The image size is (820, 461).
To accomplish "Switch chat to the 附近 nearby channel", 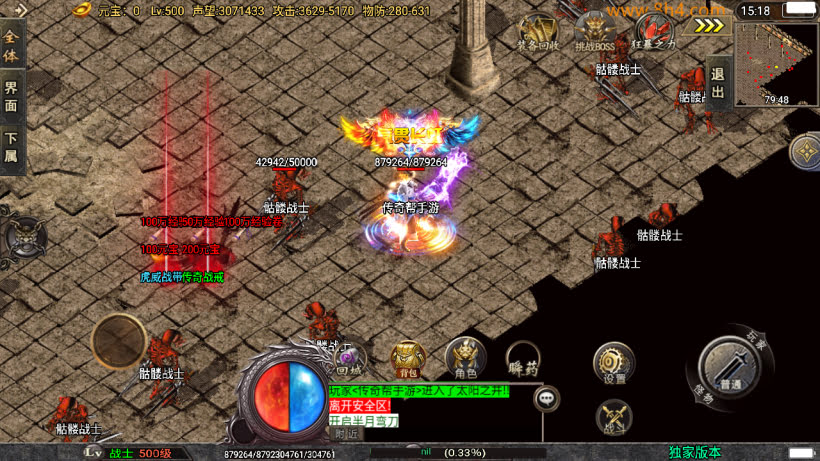I will (x=345, y=433).
